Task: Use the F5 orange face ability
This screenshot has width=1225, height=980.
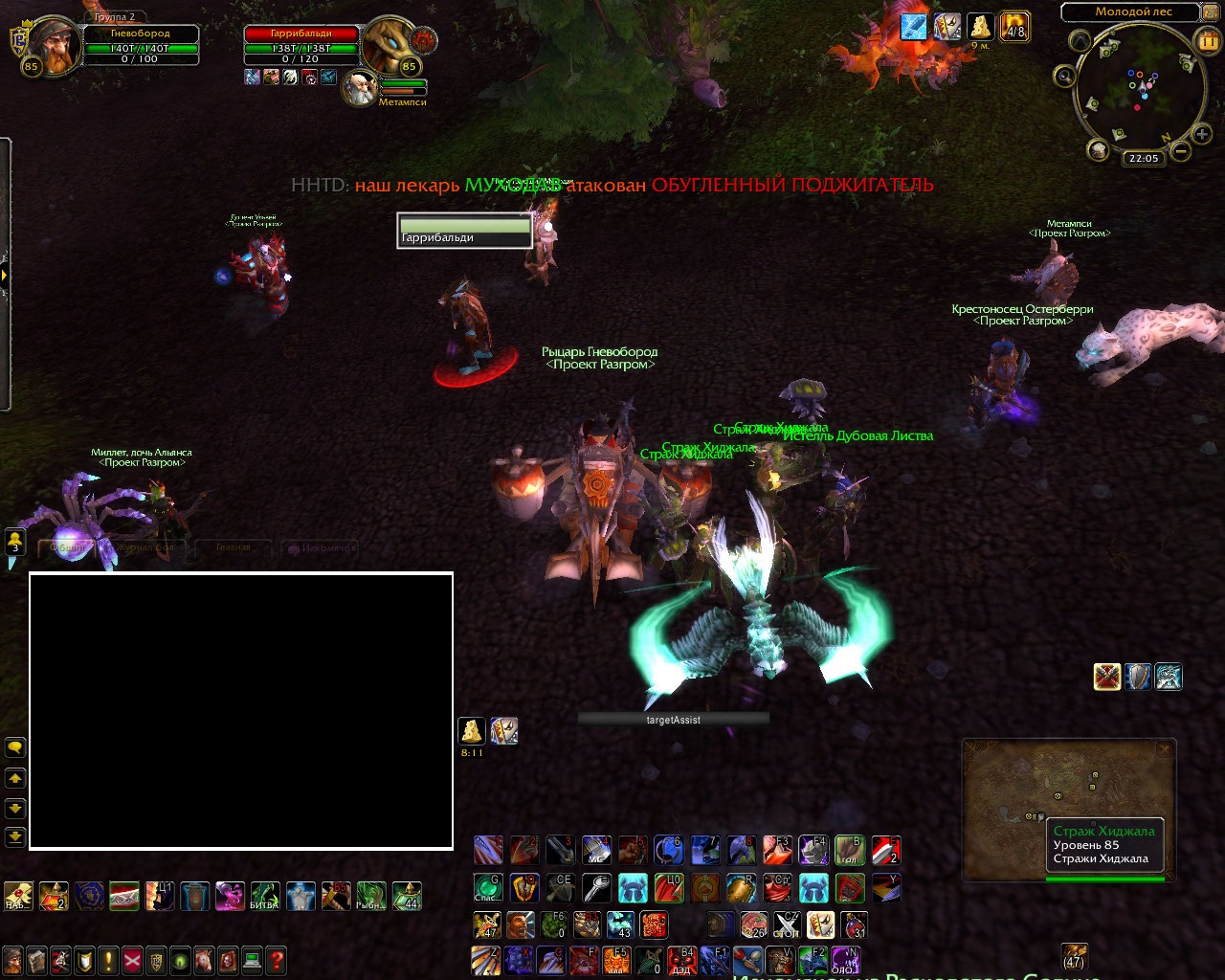Action: (x=617, y=960)
